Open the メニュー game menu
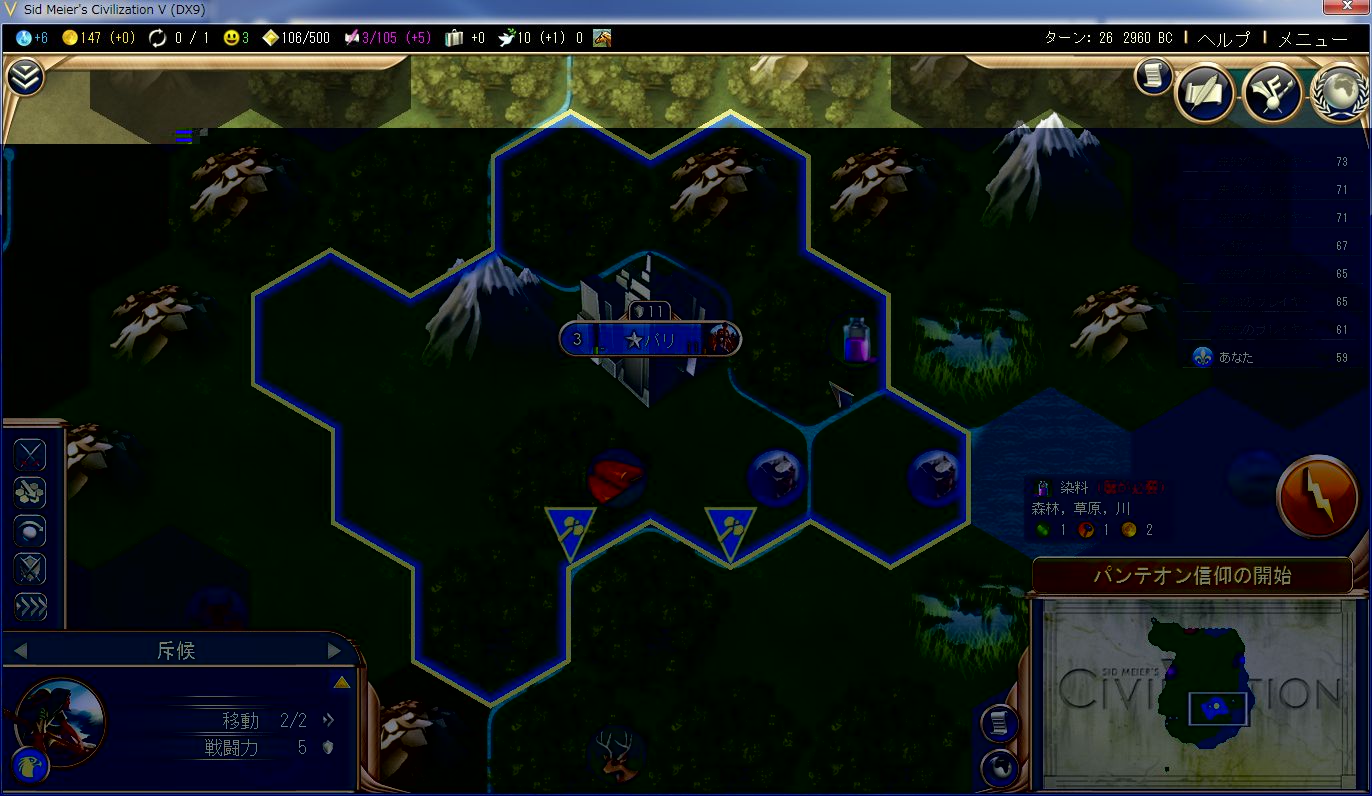The image size is (1372, 796). click(x=1312, y=39)
